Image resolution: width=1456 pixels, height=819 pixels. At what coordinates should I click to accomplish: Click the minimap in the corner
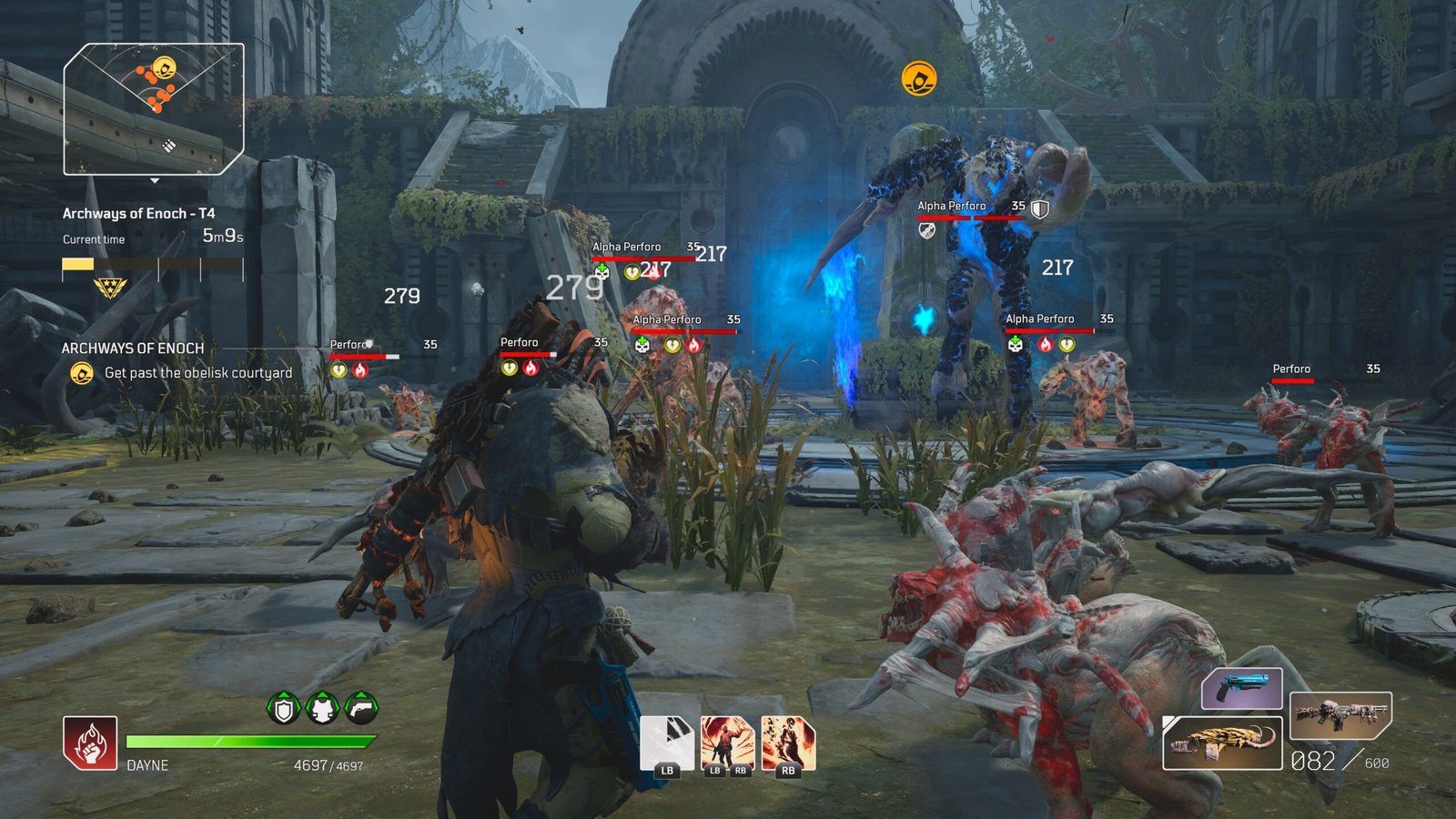pyautogui.click(x=154, y=108)
